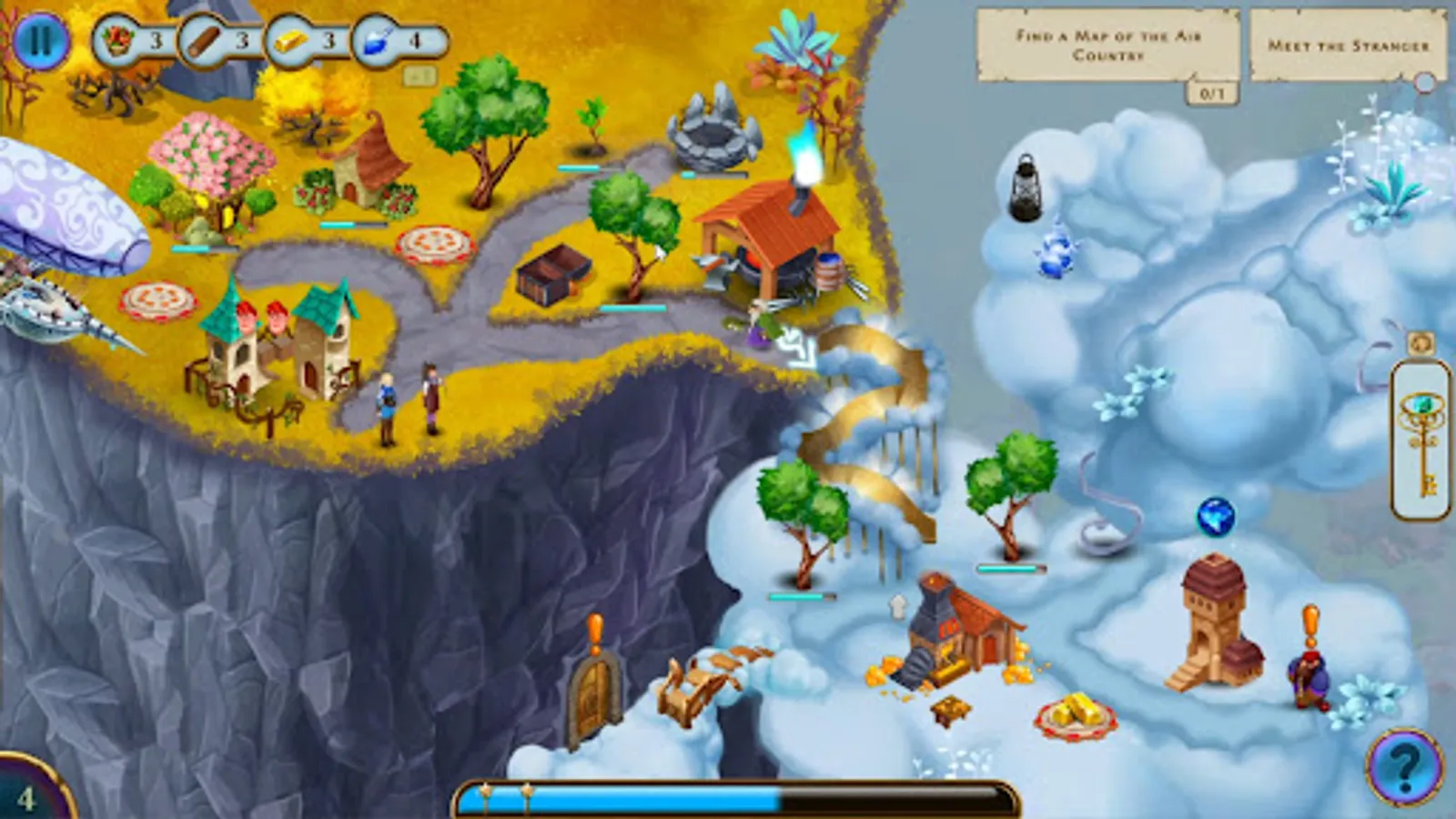Select the flower resource icon
This screenshot has width=1456, height=819.
pos(118,40)
